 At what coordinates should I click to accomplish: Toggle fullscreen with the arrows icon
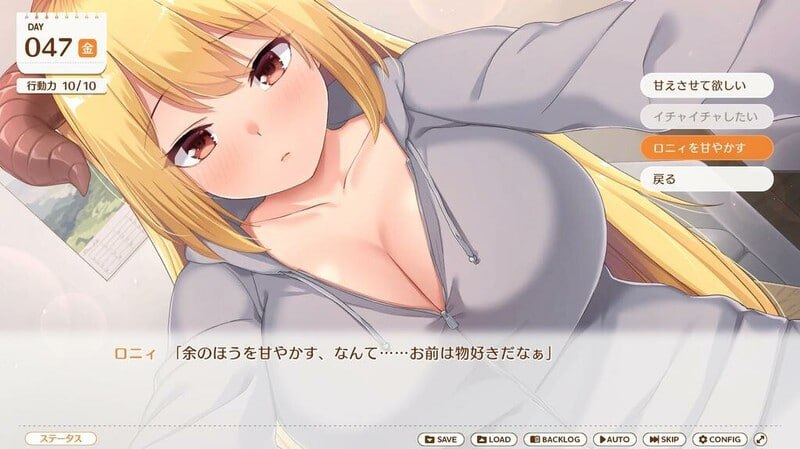(761, 439)
